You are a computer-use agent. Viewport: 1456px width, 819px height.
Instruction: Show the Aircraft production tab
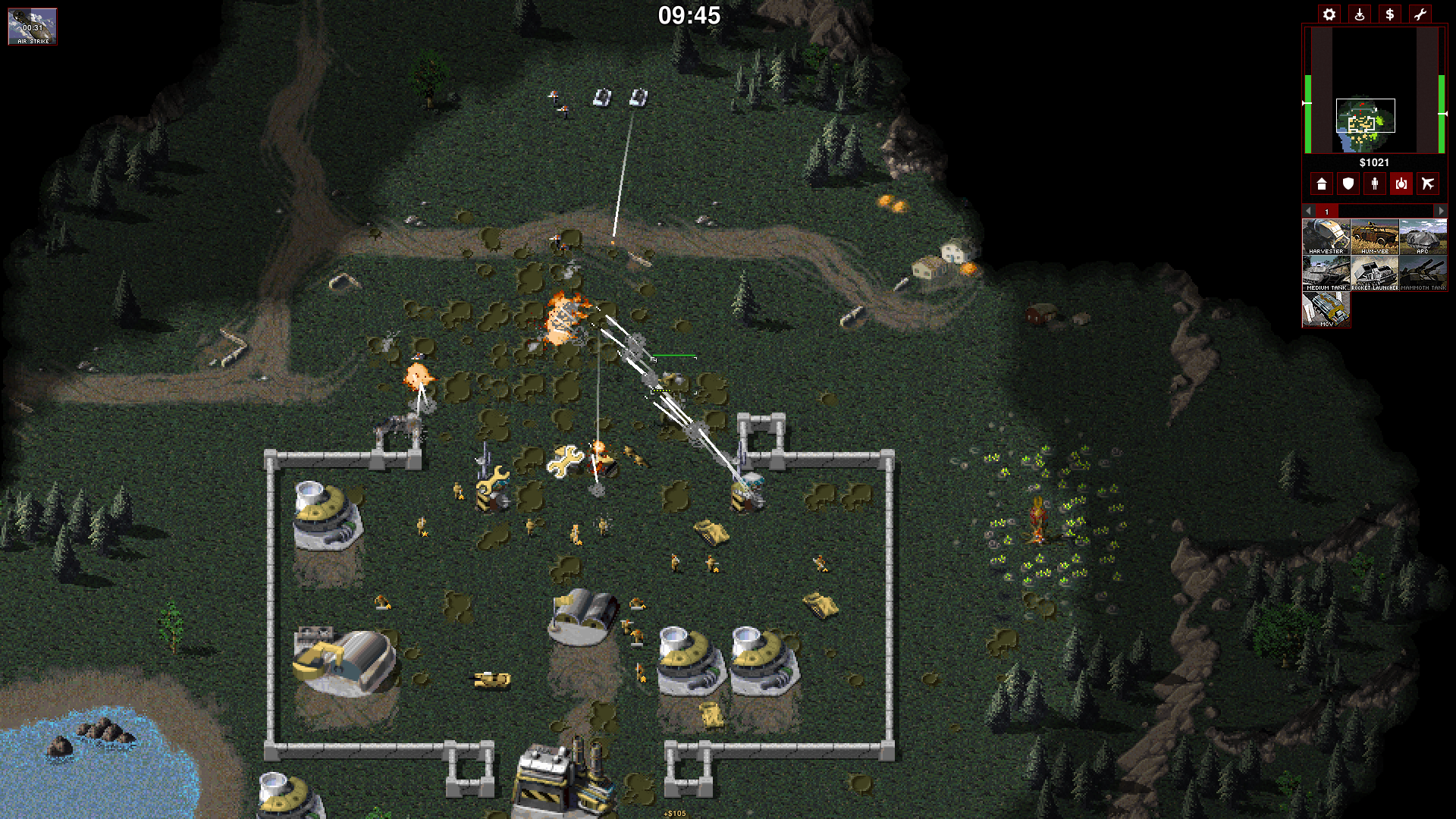1428,184
